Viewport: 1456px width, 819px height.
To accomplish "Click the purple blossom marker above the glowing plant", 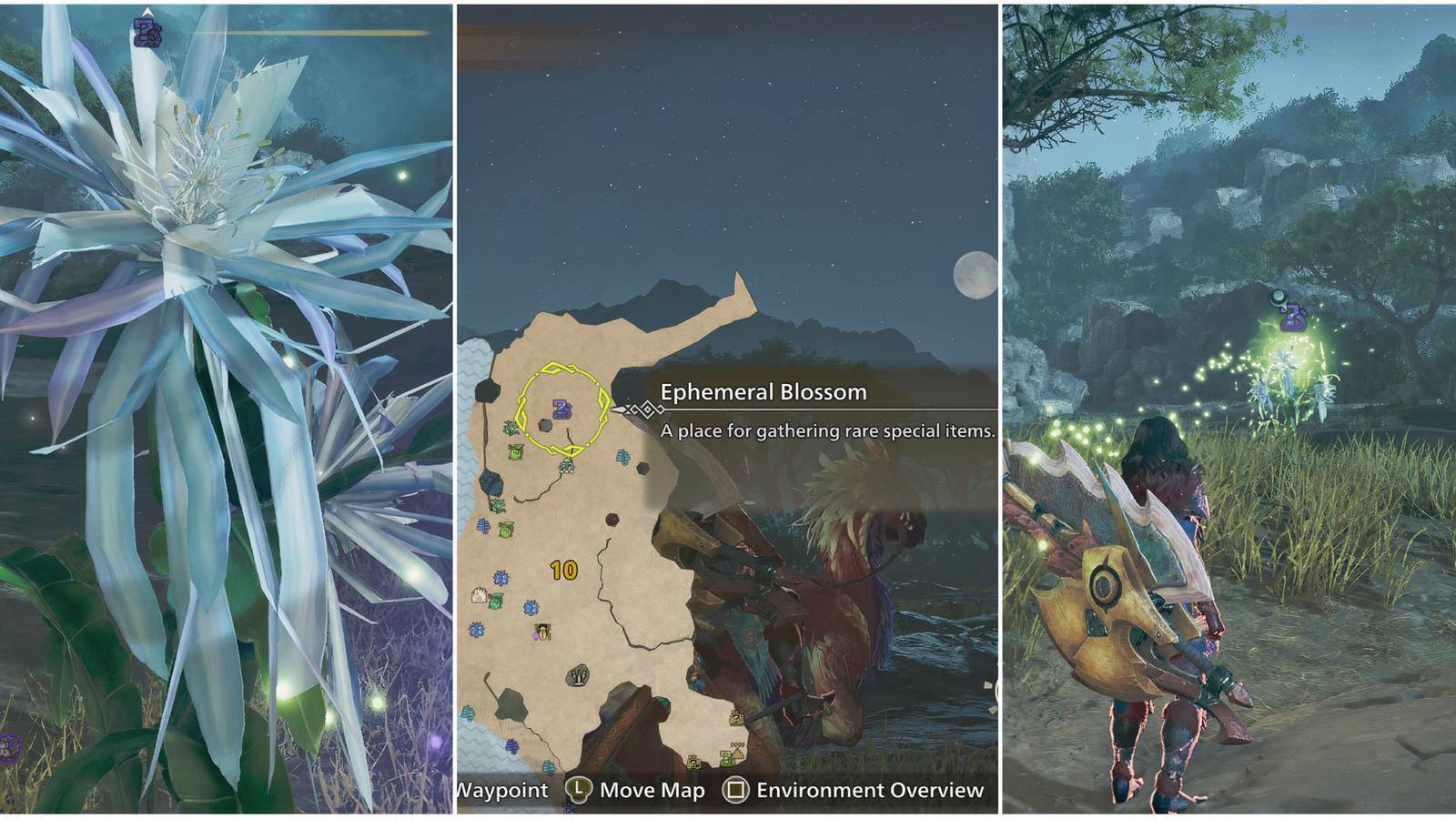I will click(x=1294, y=317).
